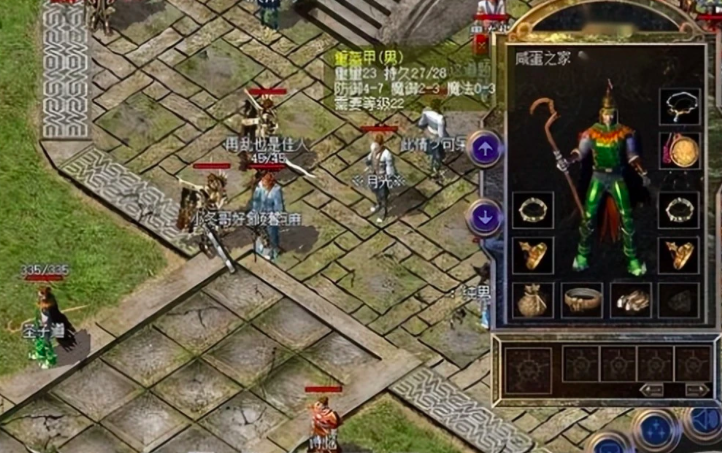Select the tied pouch item slot
The width and height of the screenshot is (722, 453).
pyautogui.click(x=532, y=299)
